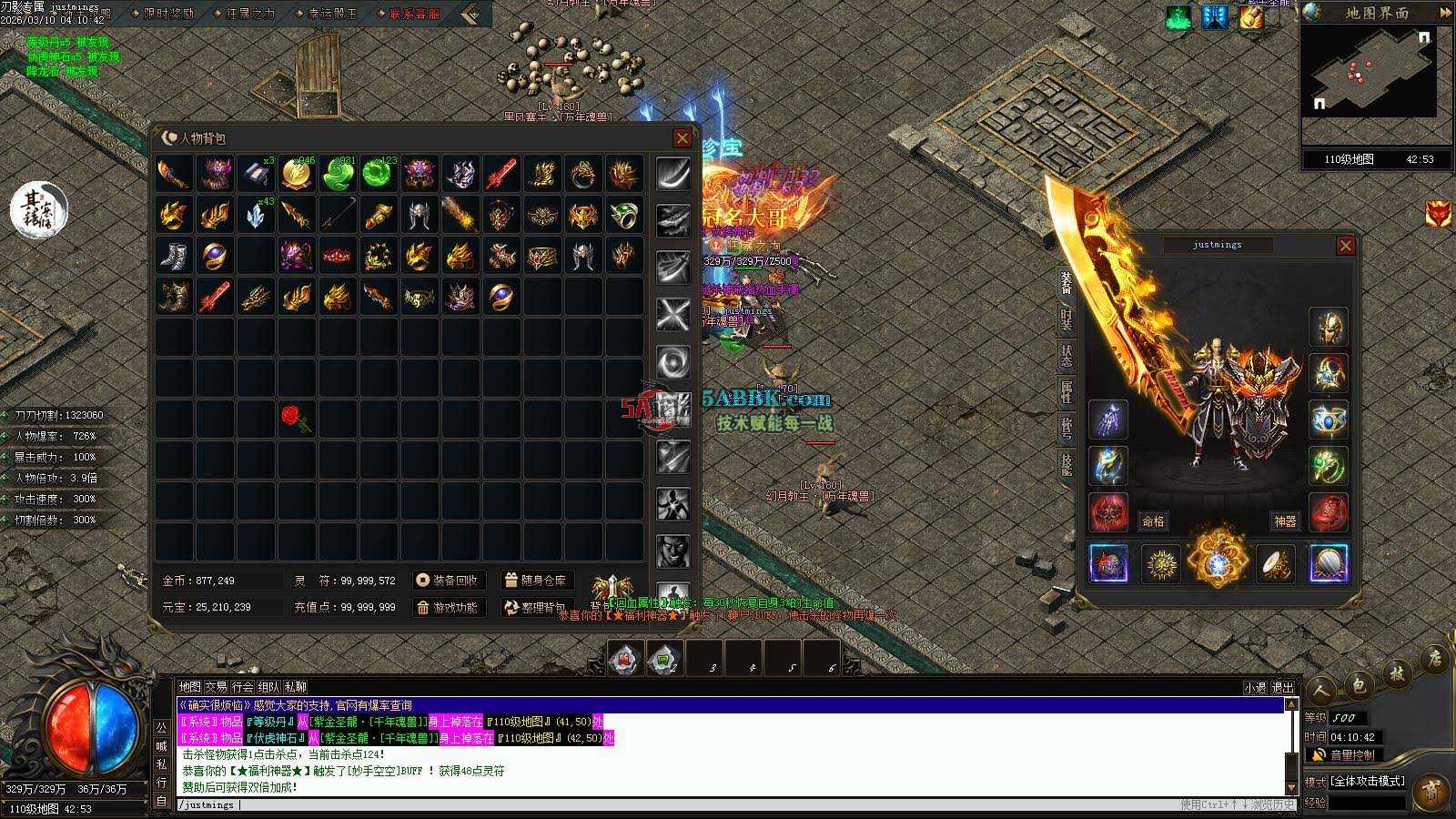Viewport: 1456px width, 819px height.
Task: Show the 状态 status tab
Action: point(1066,356)
